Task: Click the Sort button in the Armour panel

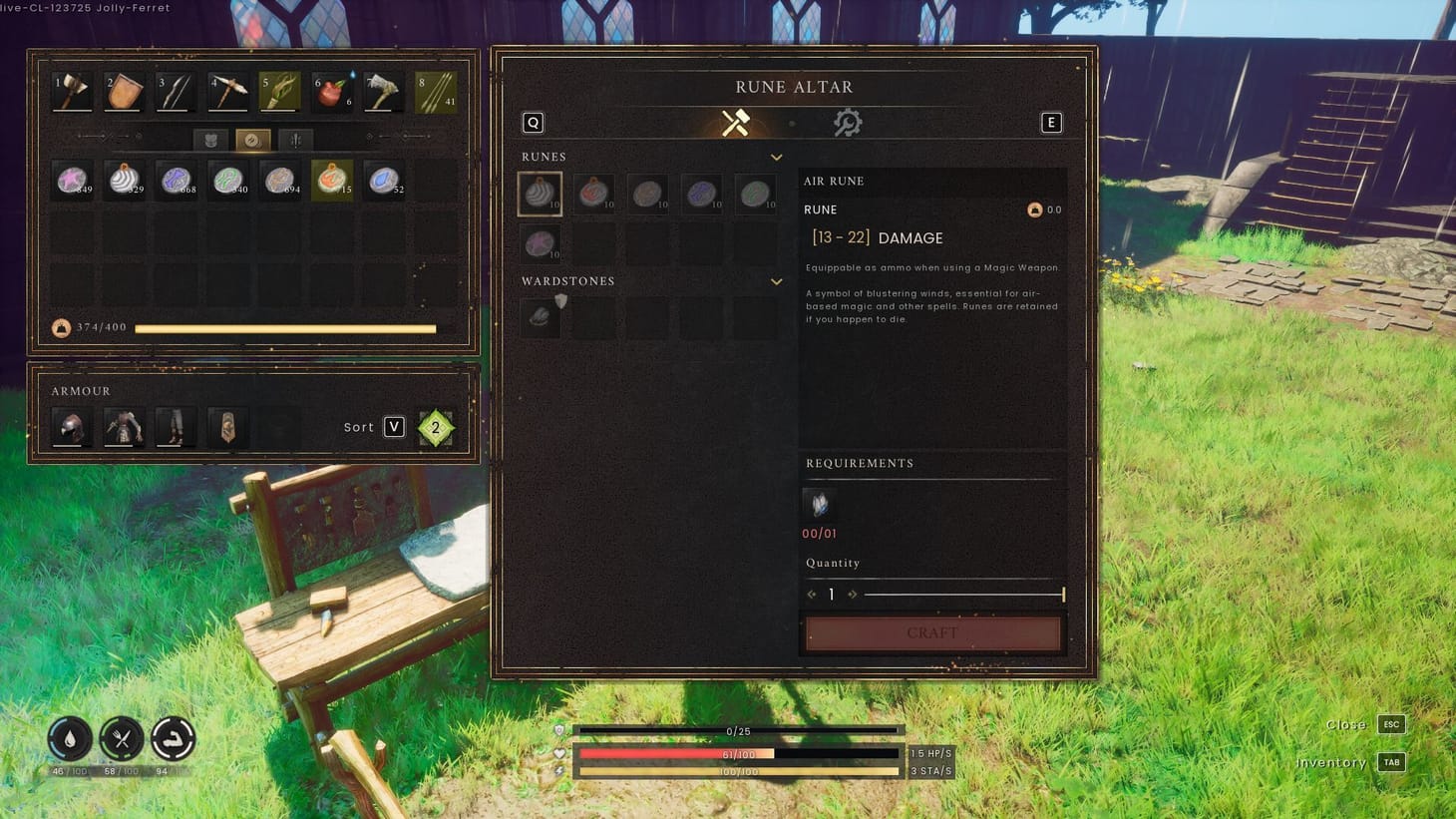Action: [377, 426]
